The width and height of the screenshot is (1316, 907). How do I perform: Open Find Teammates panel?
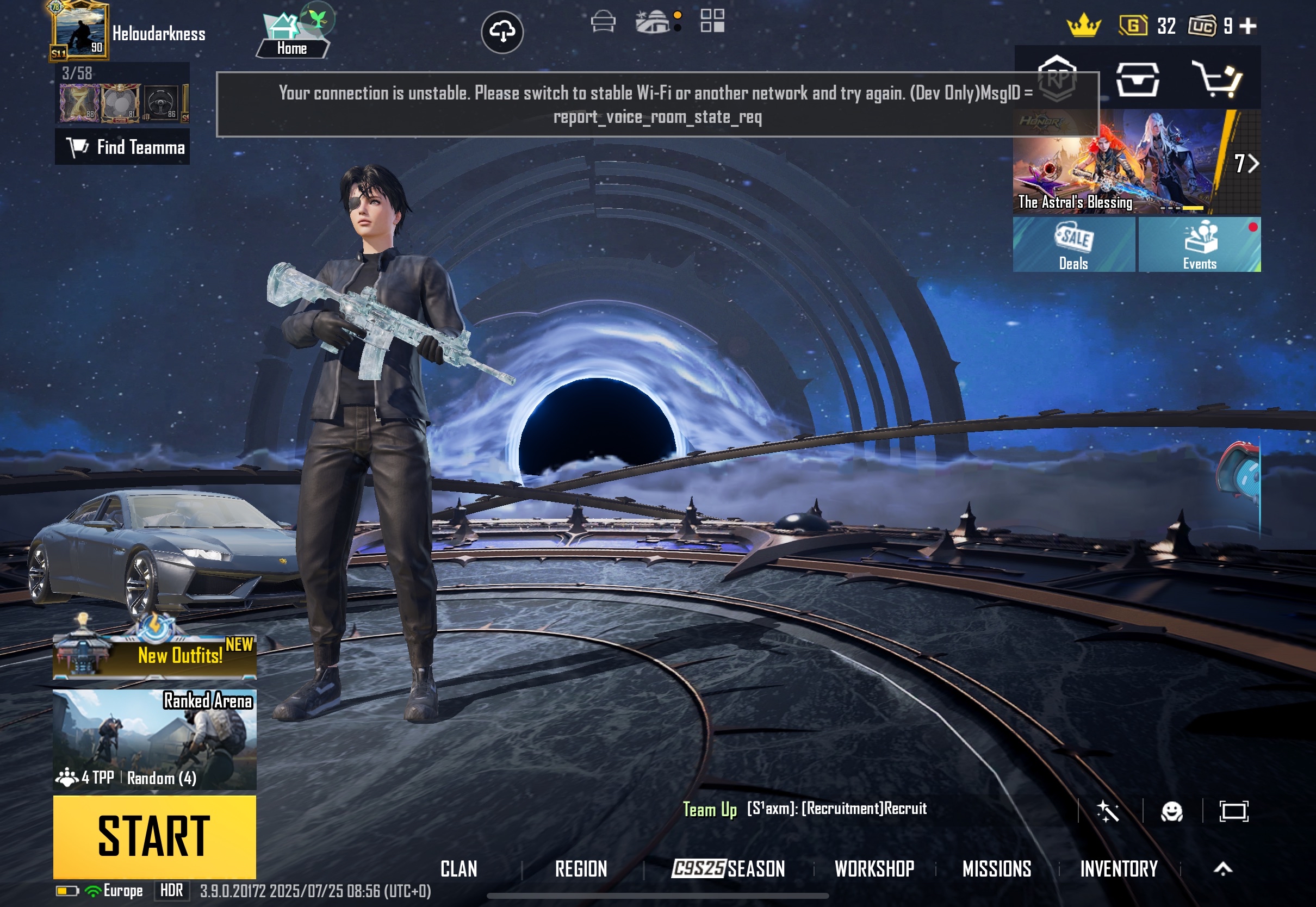pyautogui.click(x=123, y=147)
